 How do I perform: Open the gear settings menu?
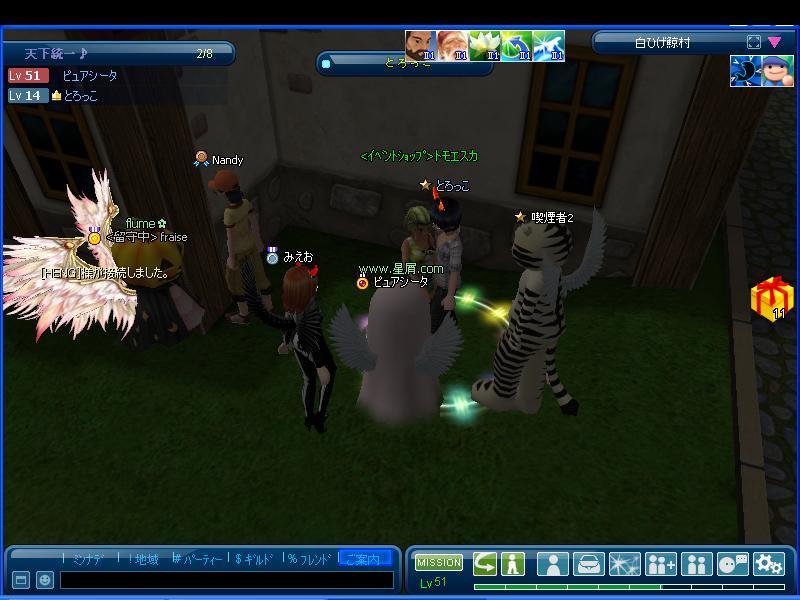(768, 564)
